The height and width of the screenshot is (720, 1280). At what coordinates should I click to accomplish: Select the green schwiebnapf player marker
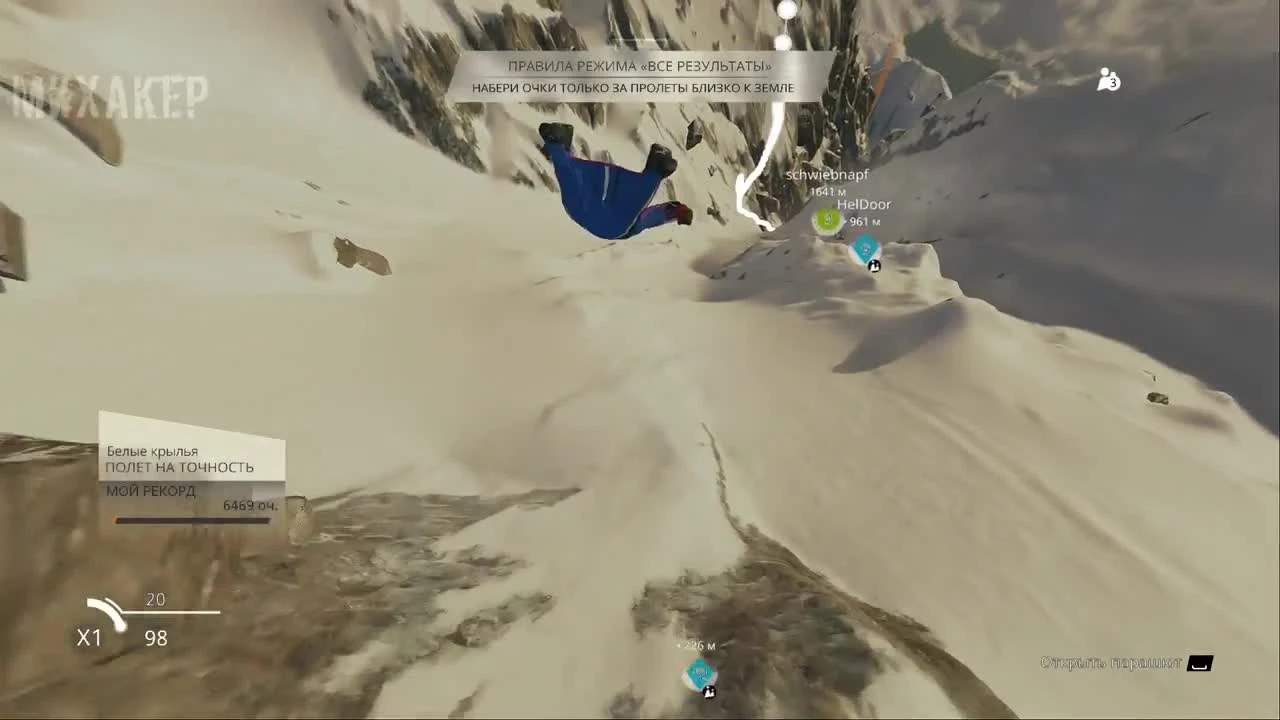coord(826,221)
